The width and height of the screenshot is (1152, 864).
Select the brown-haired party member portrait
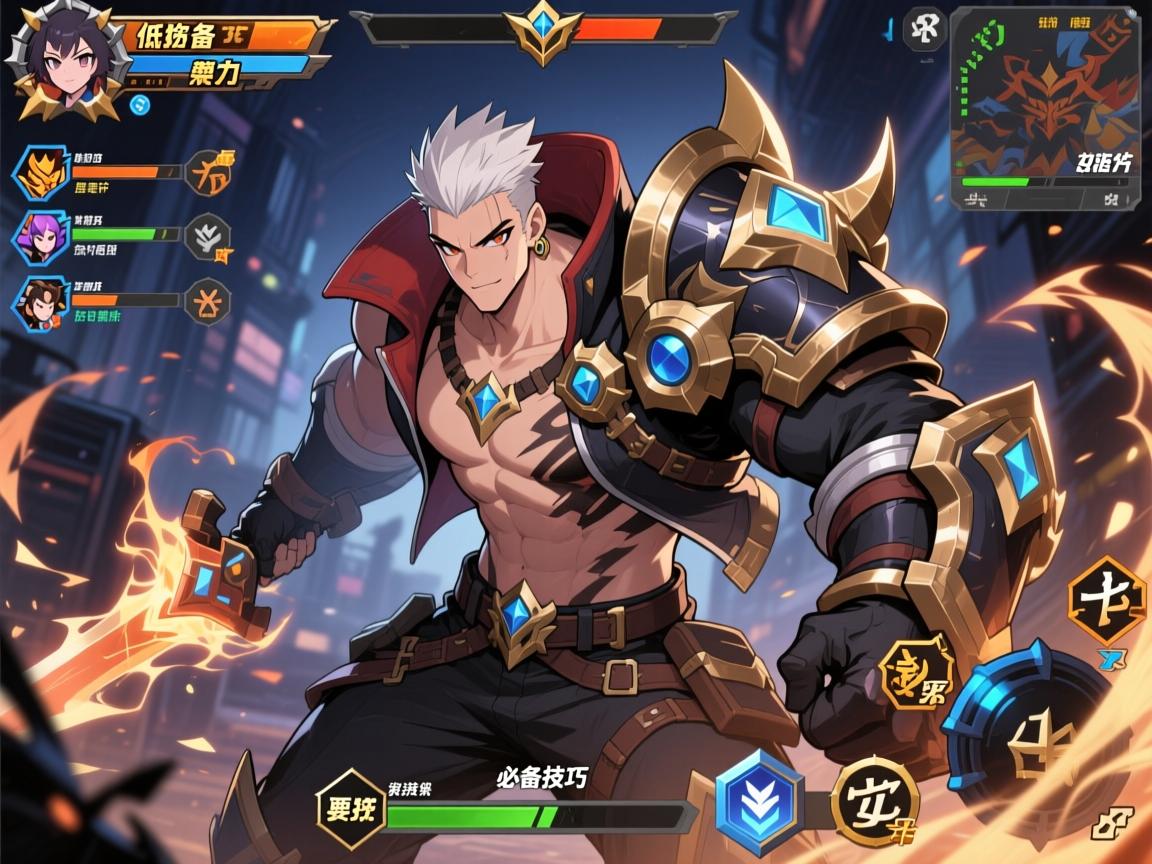[x=41, y=303]
